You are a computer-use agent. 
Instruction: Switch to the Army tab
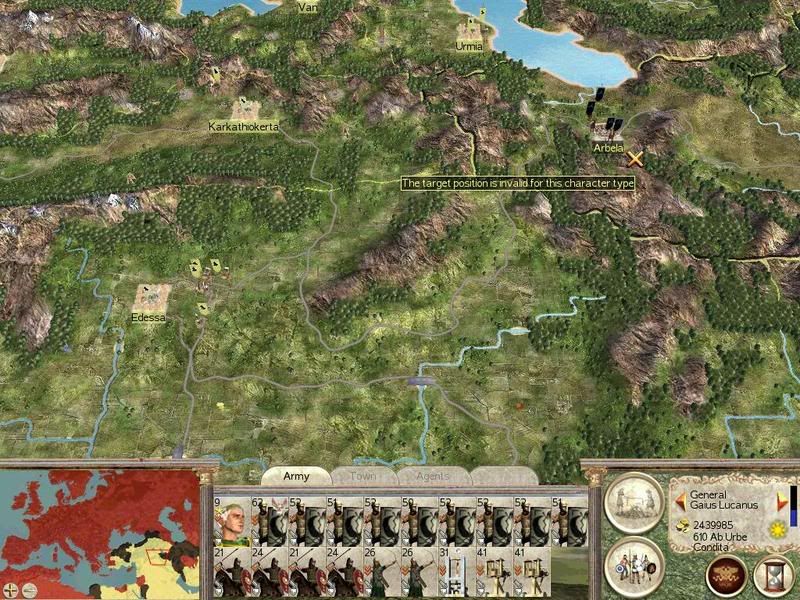[x=296, y=477]
